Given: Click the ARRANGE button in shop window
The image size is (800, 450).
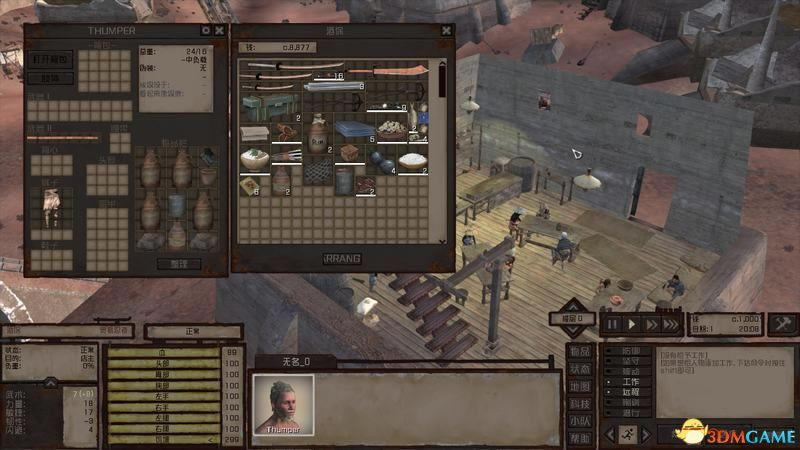Looking at the screenshot, I should (x=343, y=258).
